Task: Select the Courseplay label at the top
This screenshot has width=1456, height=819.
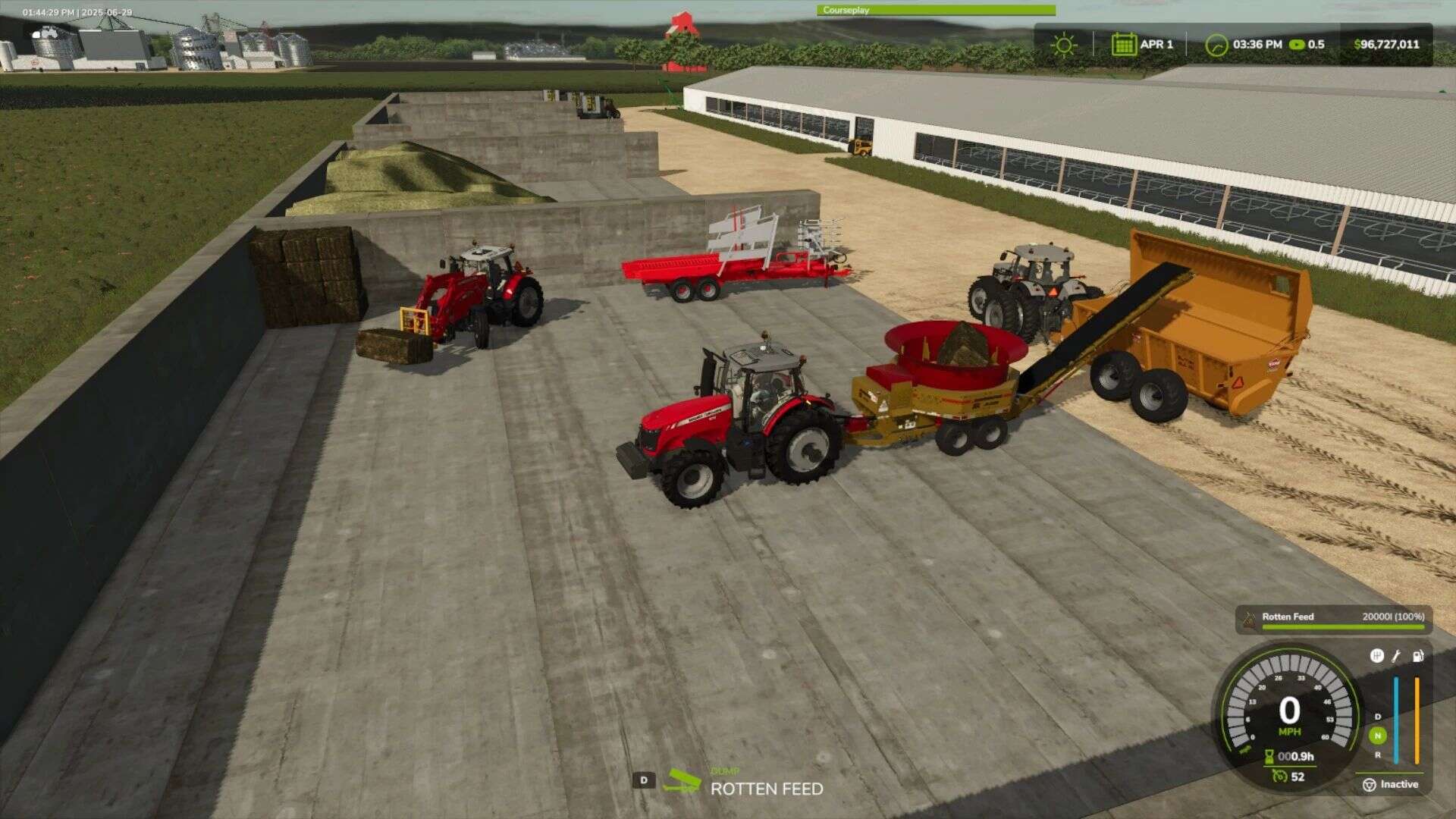Action: [x=844, y=8]
